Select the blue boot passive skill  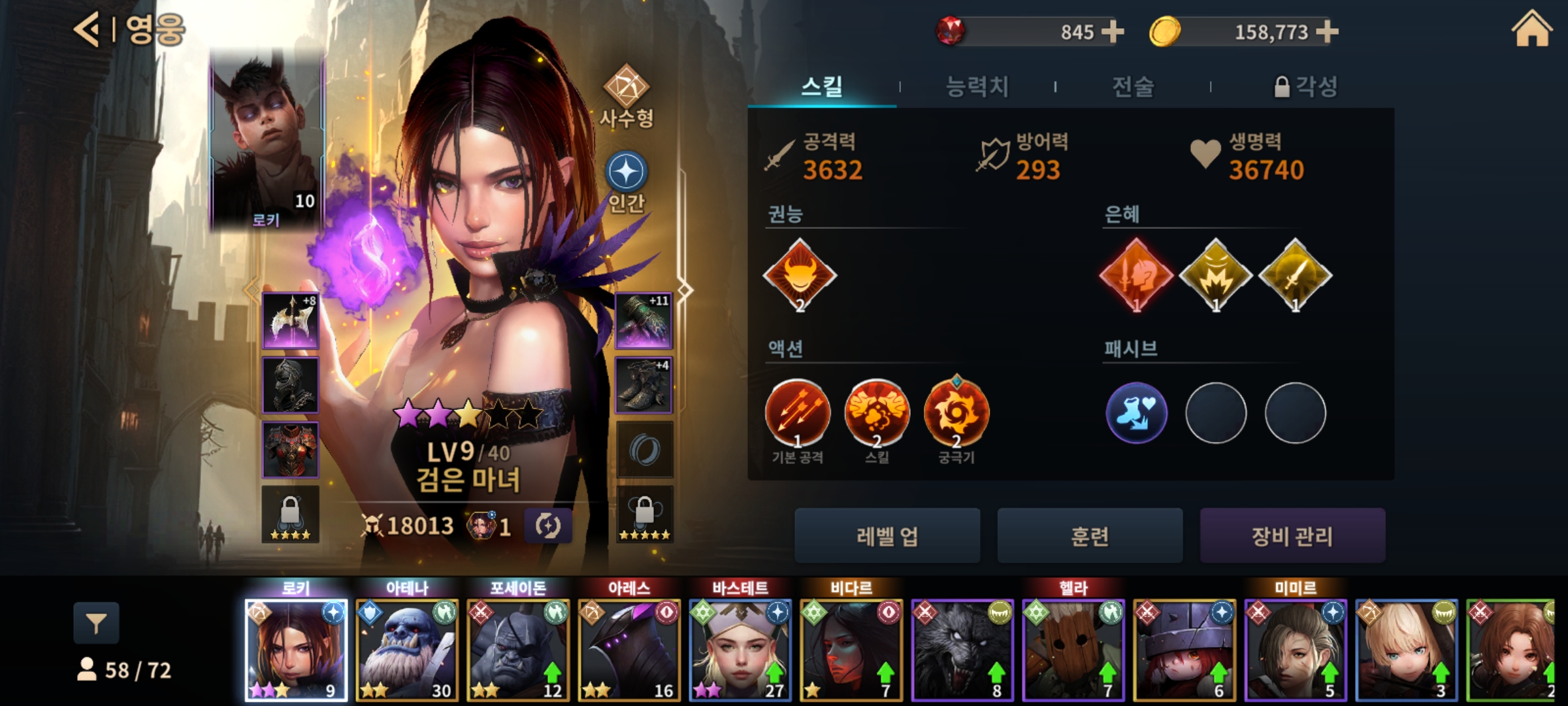(x=1136, y=413)
